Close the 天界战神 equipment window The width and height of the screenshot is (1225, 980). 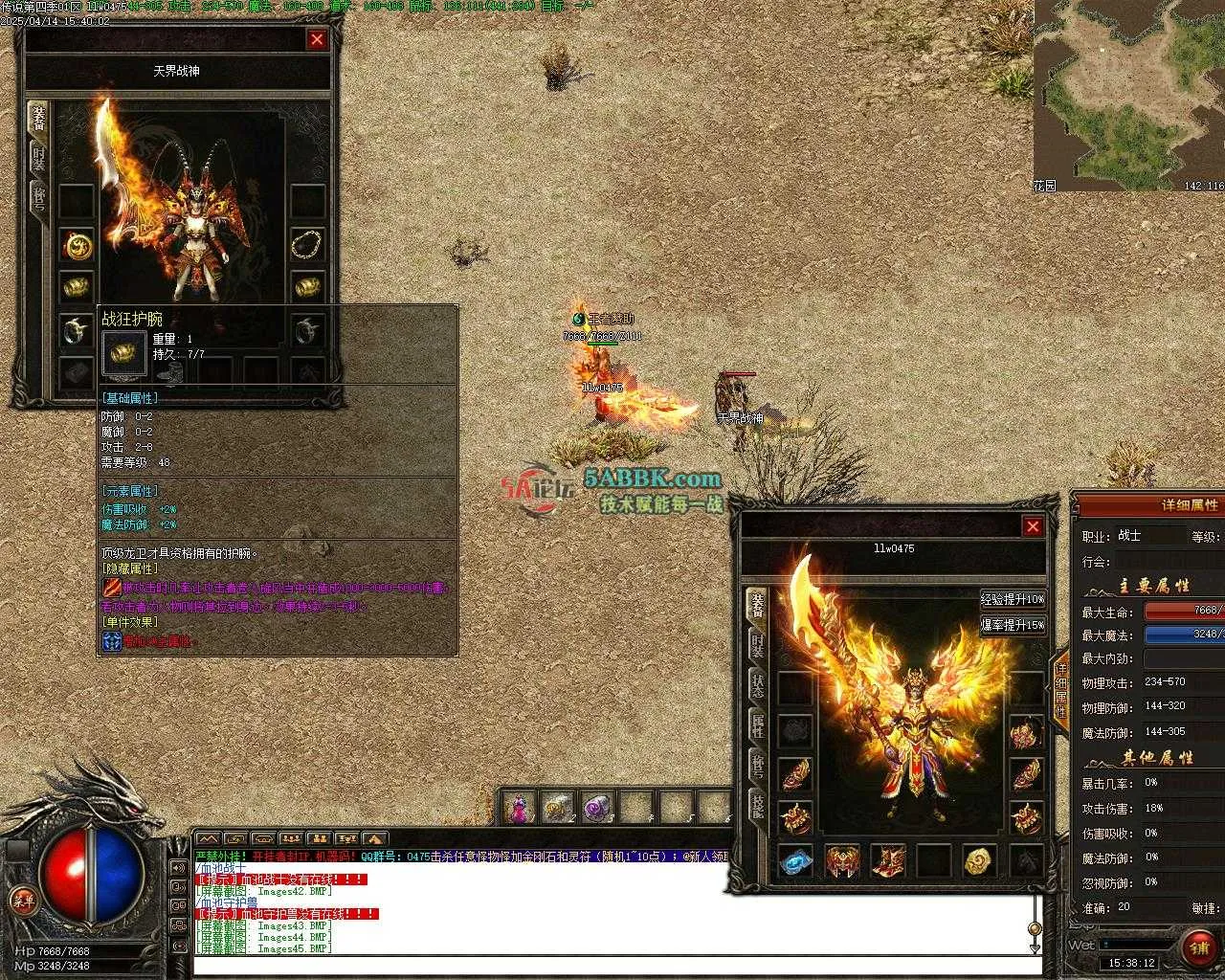317,39
